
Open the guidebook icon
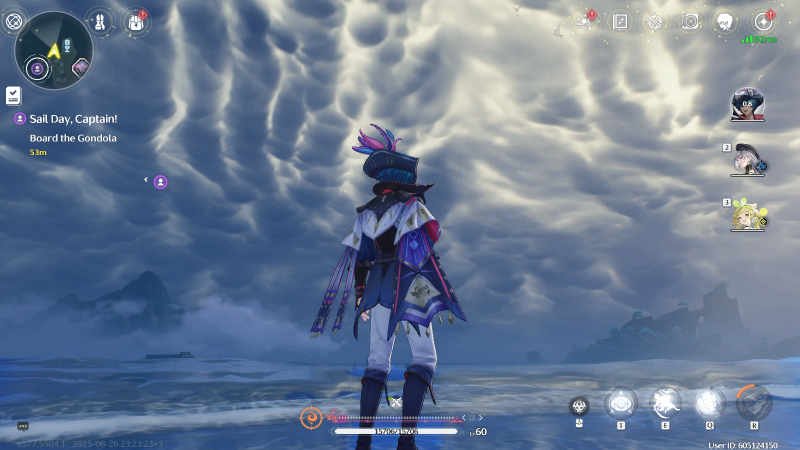pos(620,21)
